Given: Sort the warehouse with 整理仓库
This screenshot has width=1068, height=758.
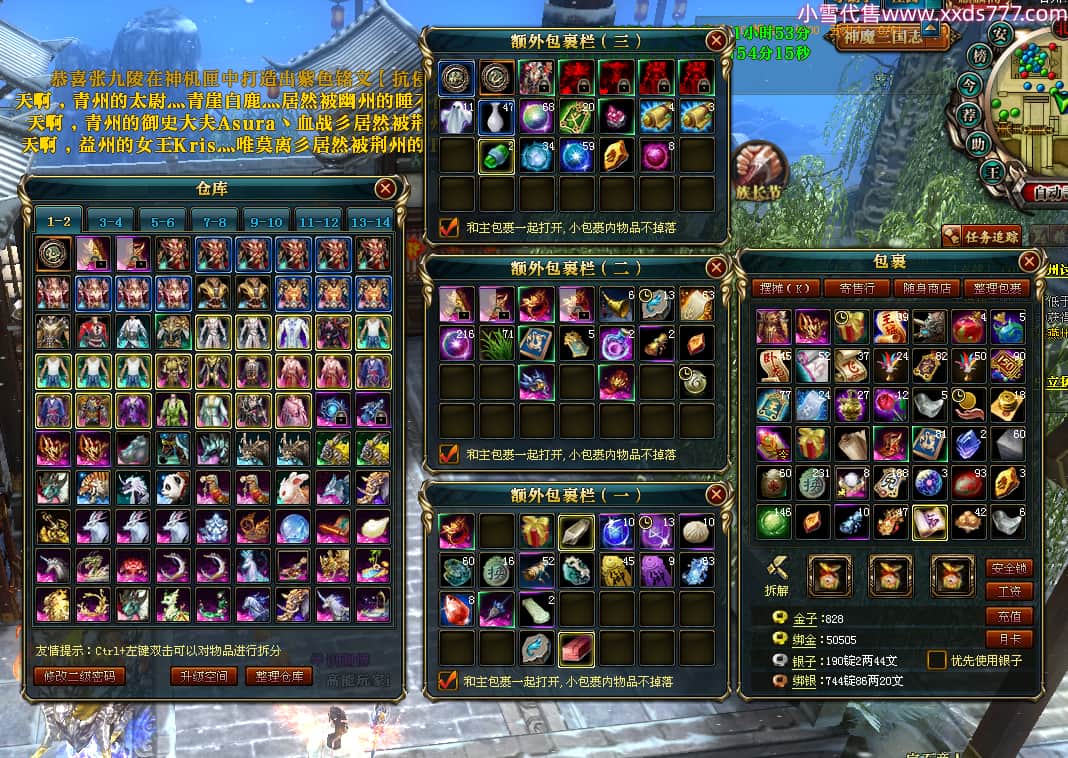Looking at the screenshot, I should (x=277, y=675).
